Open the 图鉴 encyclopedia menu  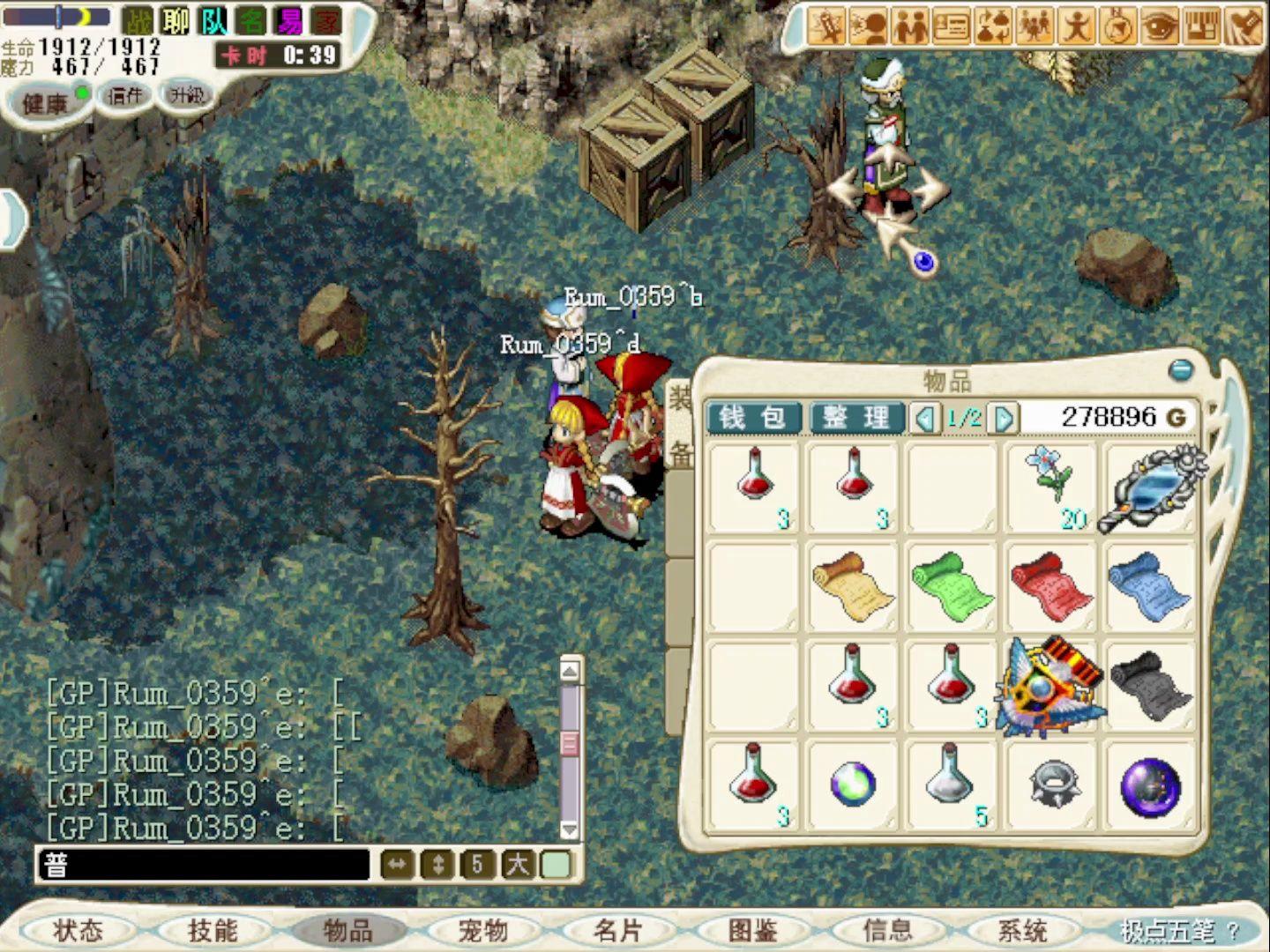pyautogui.click(x=753, y=931)
